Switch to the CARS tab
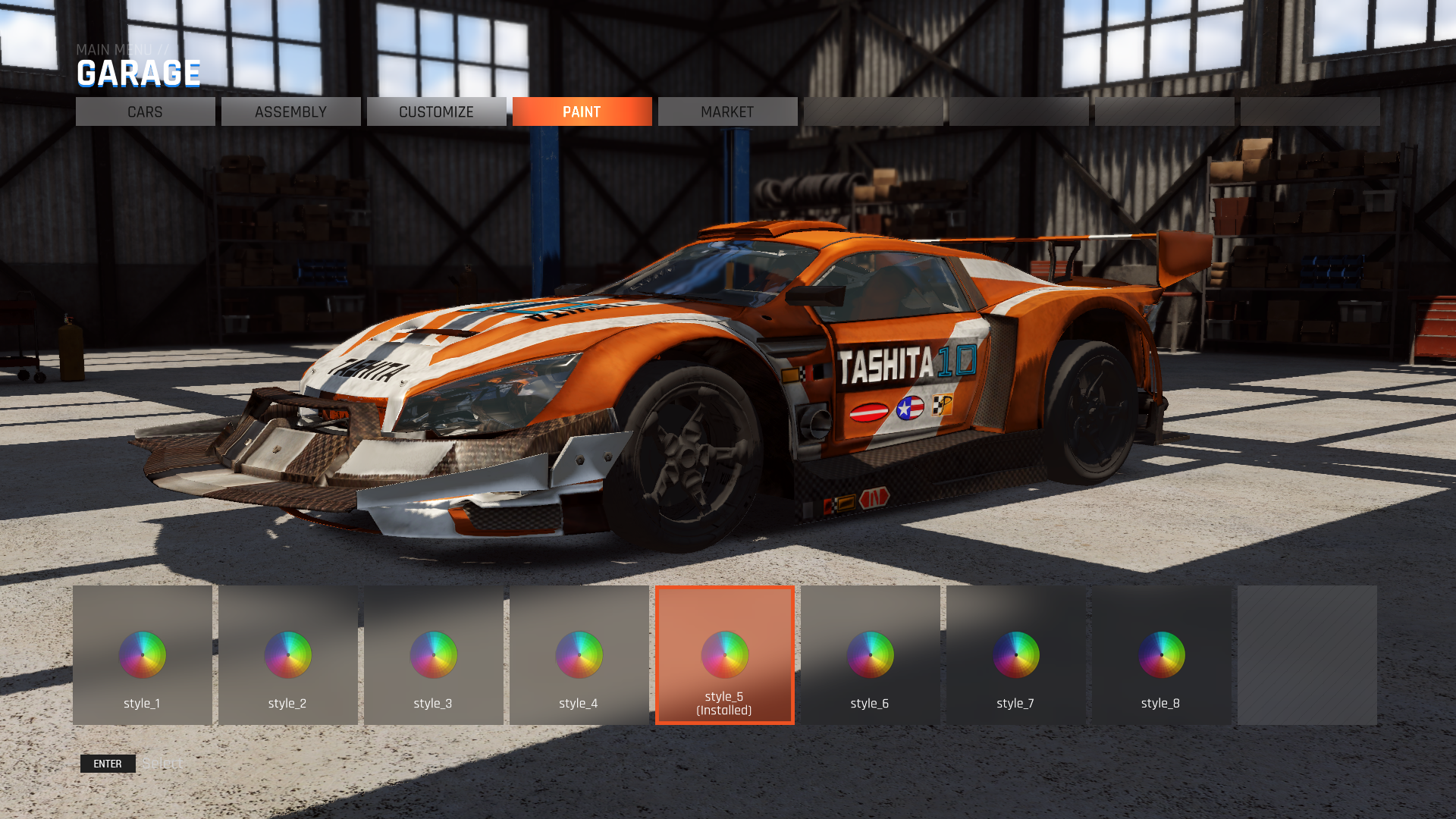Screen dimensions: 1456x819 pos(145,111)
